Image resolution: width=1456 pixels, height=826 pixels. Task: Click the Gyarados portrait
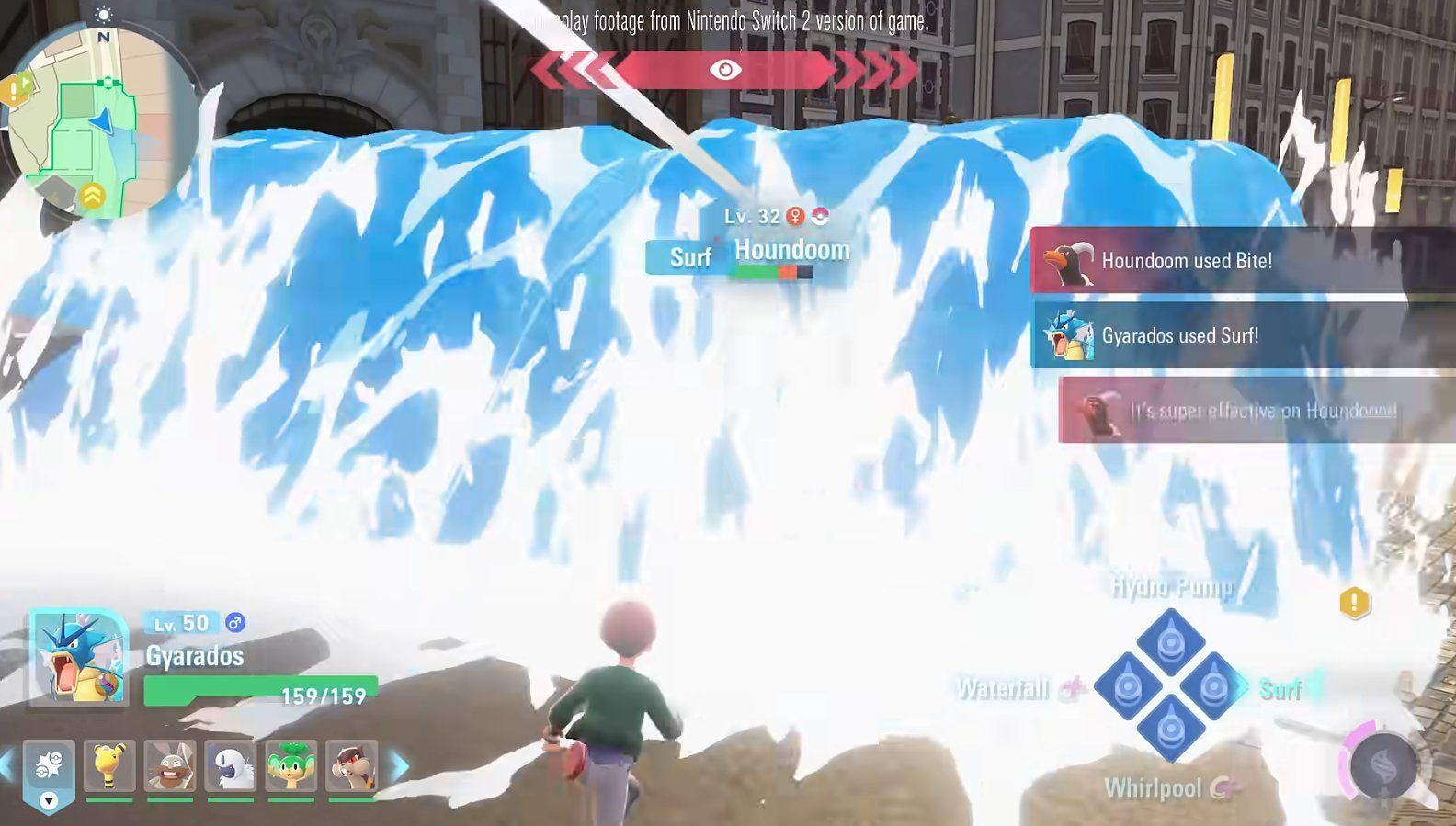[x=79, y=658]
